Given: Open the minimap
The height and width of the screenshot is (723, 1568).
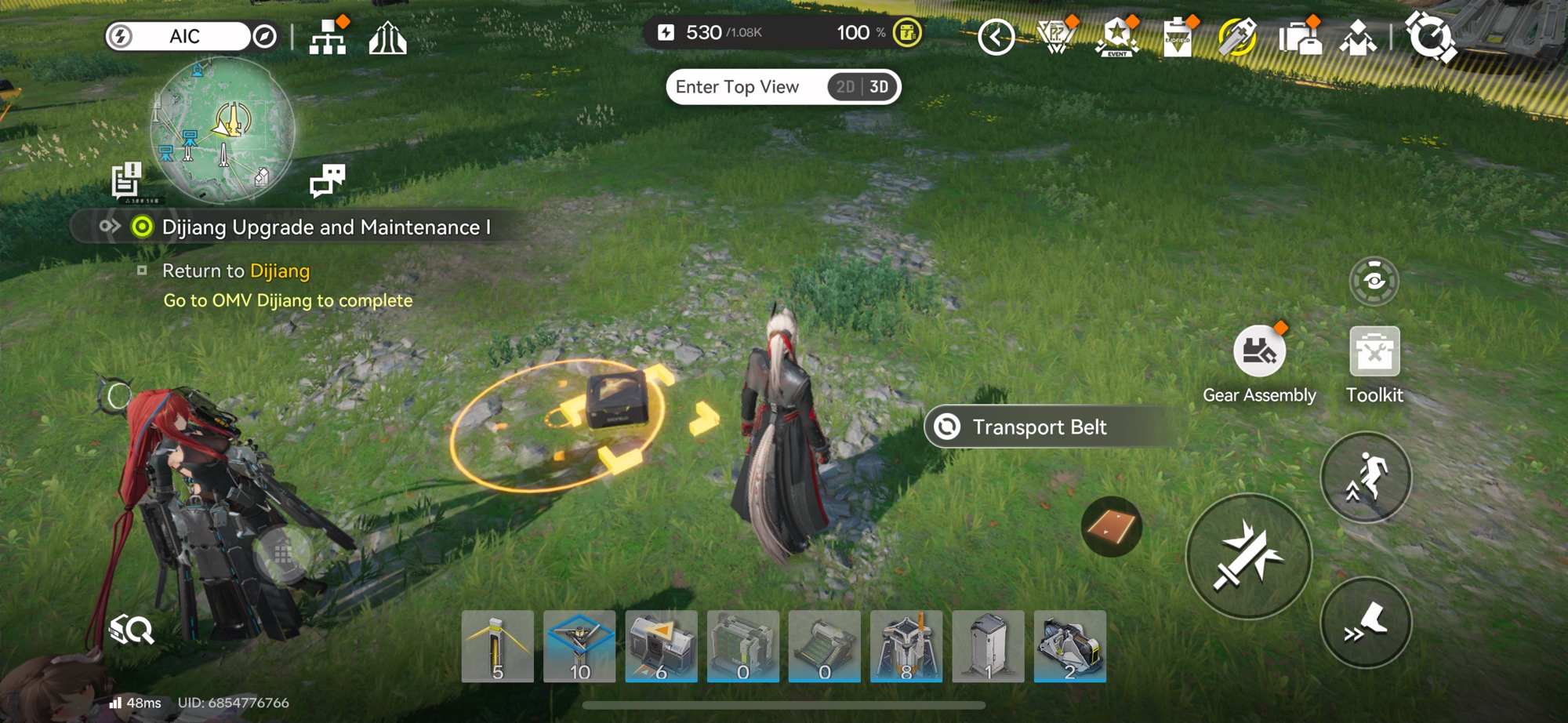Looking at the screenshot, I should 223,130.
